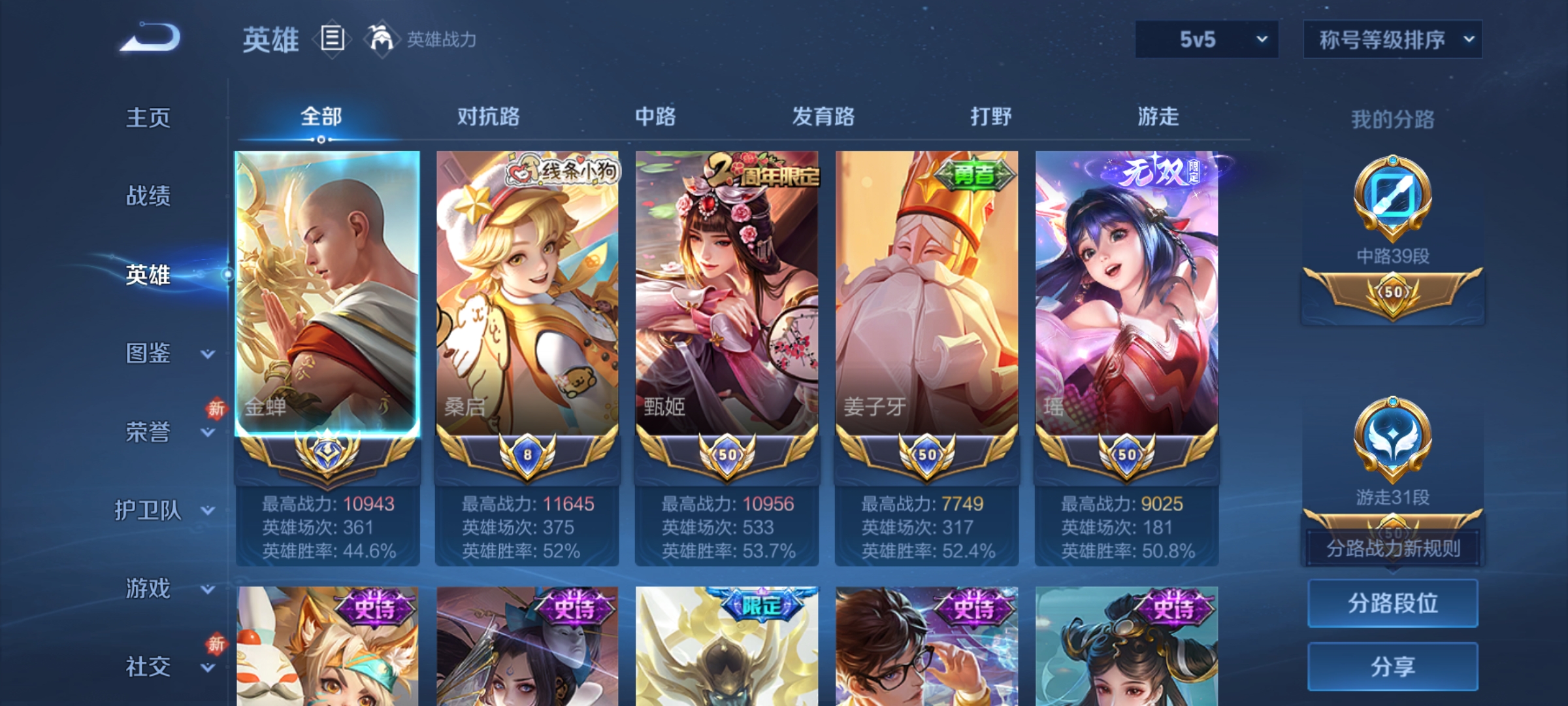
Task: Click the game logo back arrow top-left
Action: click(x=150, y=41)
